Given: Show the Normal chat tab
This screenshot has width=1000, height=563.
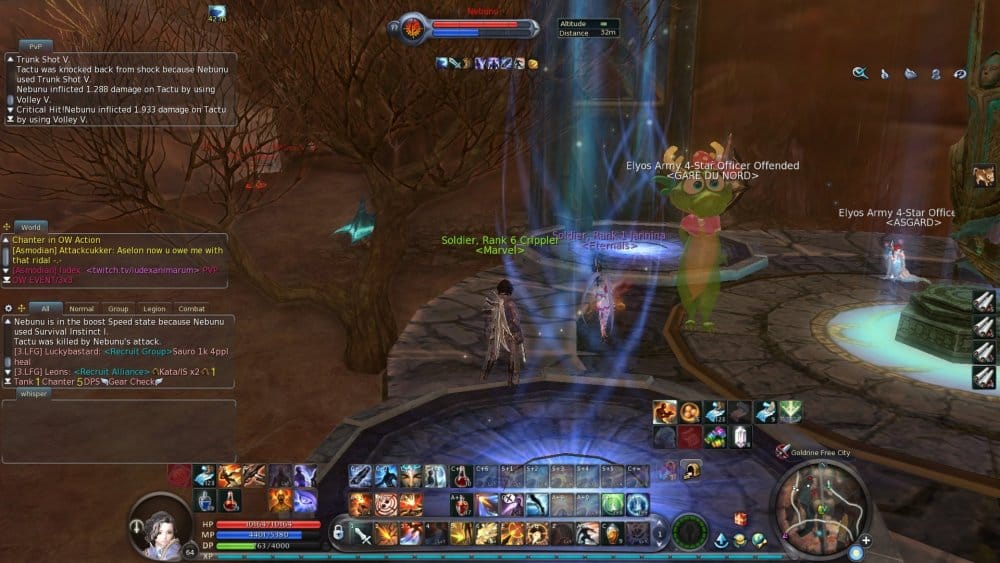Looking at the screenshot, I should coord(81,309).
